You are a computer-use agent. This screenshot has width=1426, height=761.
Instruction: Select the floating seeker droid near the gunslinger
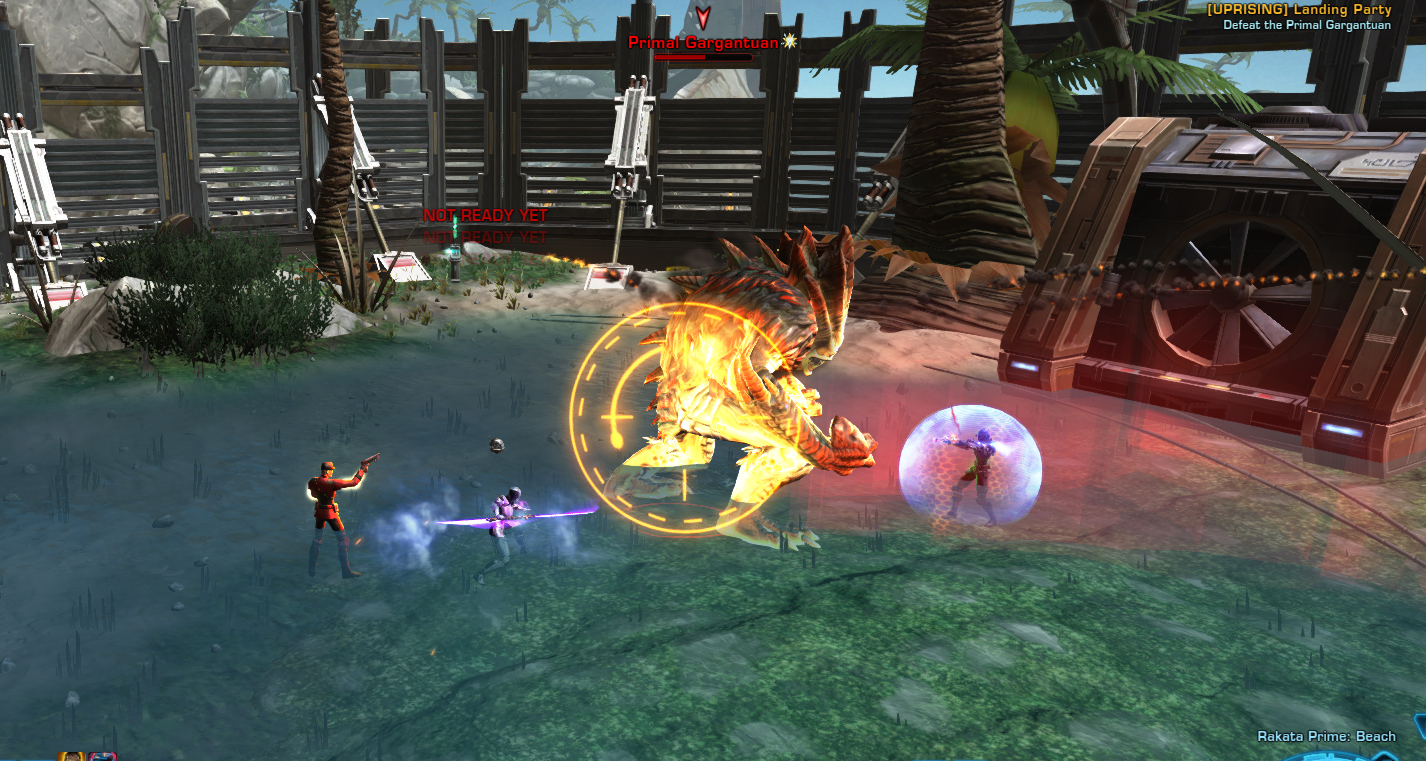pos(496,444)
